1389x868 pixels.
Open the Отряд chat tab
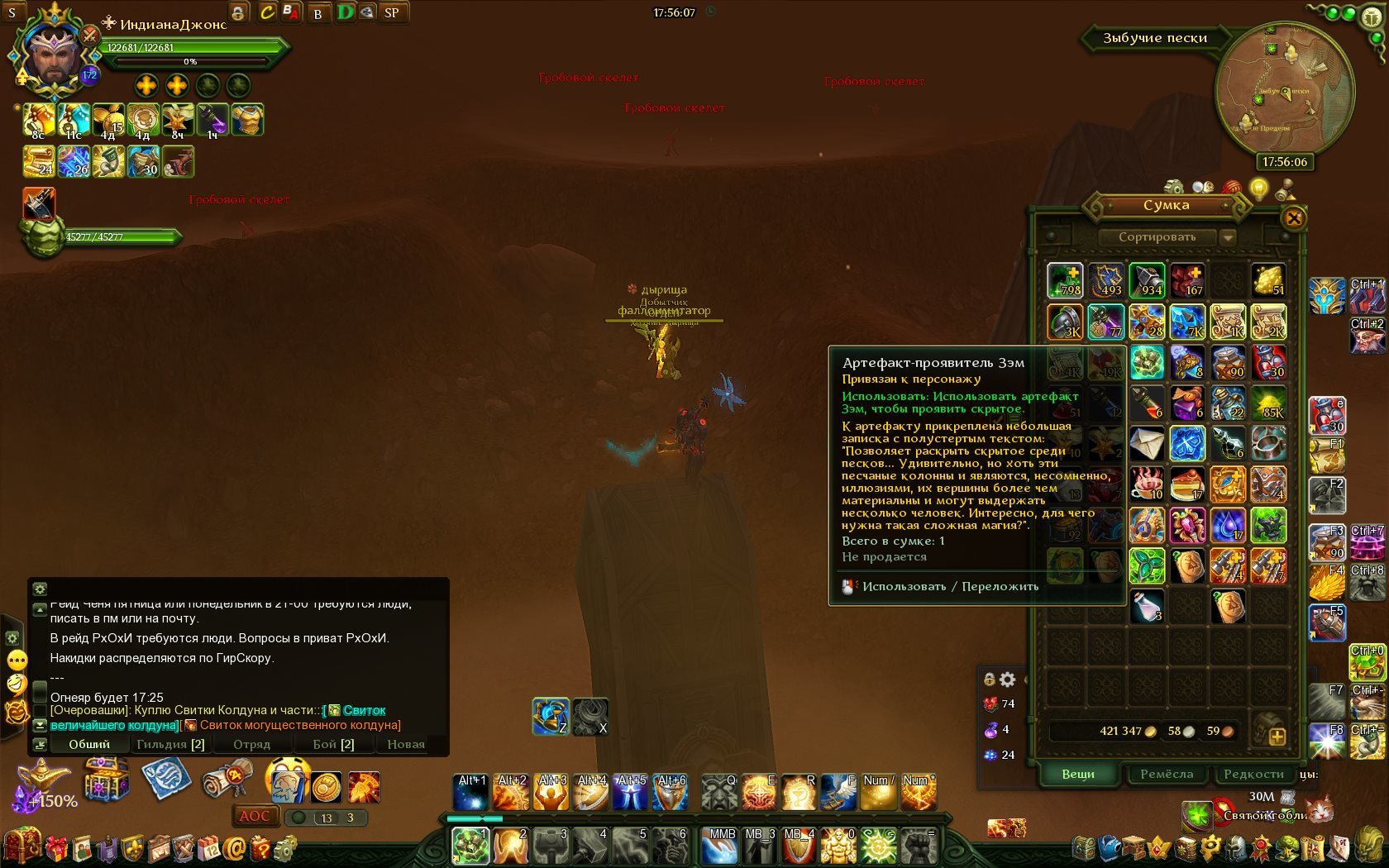(251, 744)
